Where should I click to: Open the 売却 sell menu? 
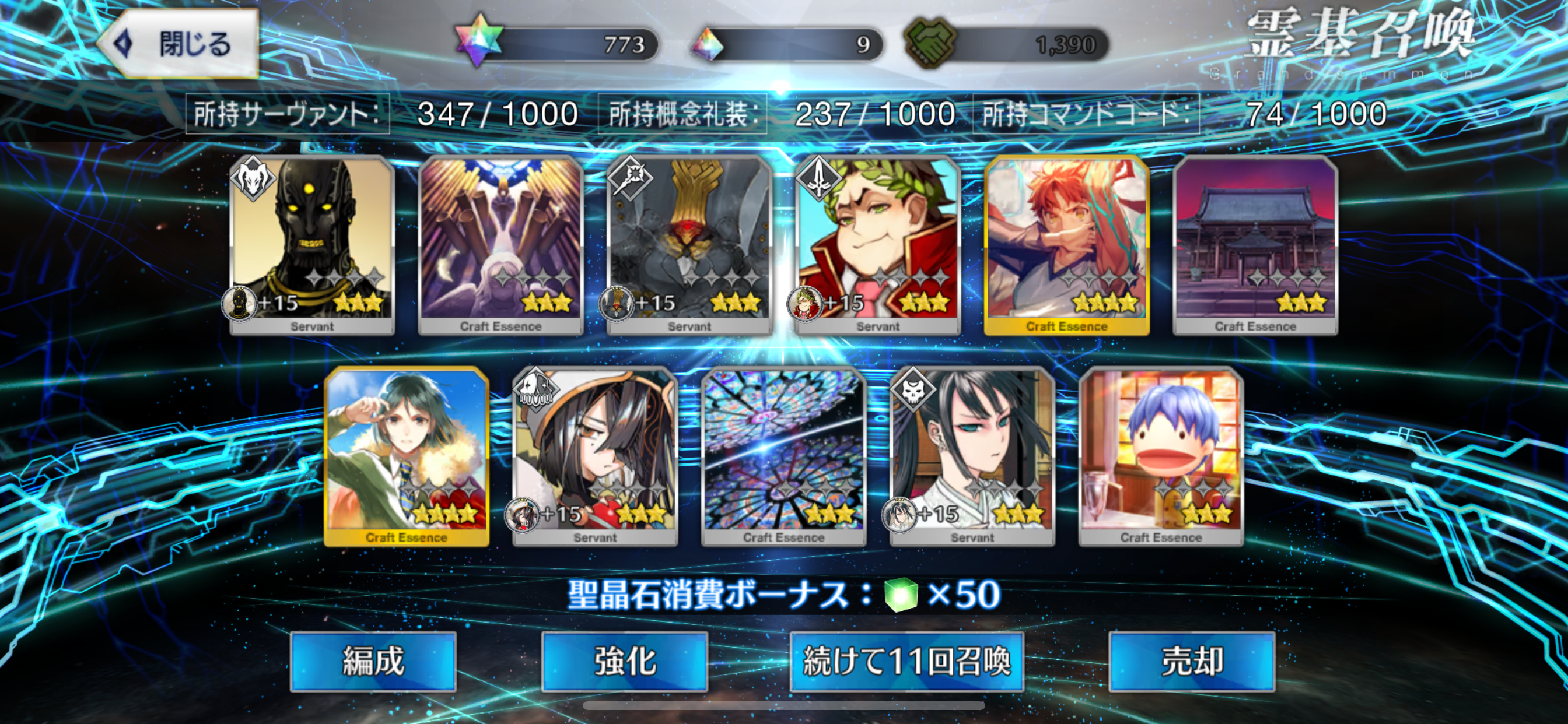tap(1191, 660)
